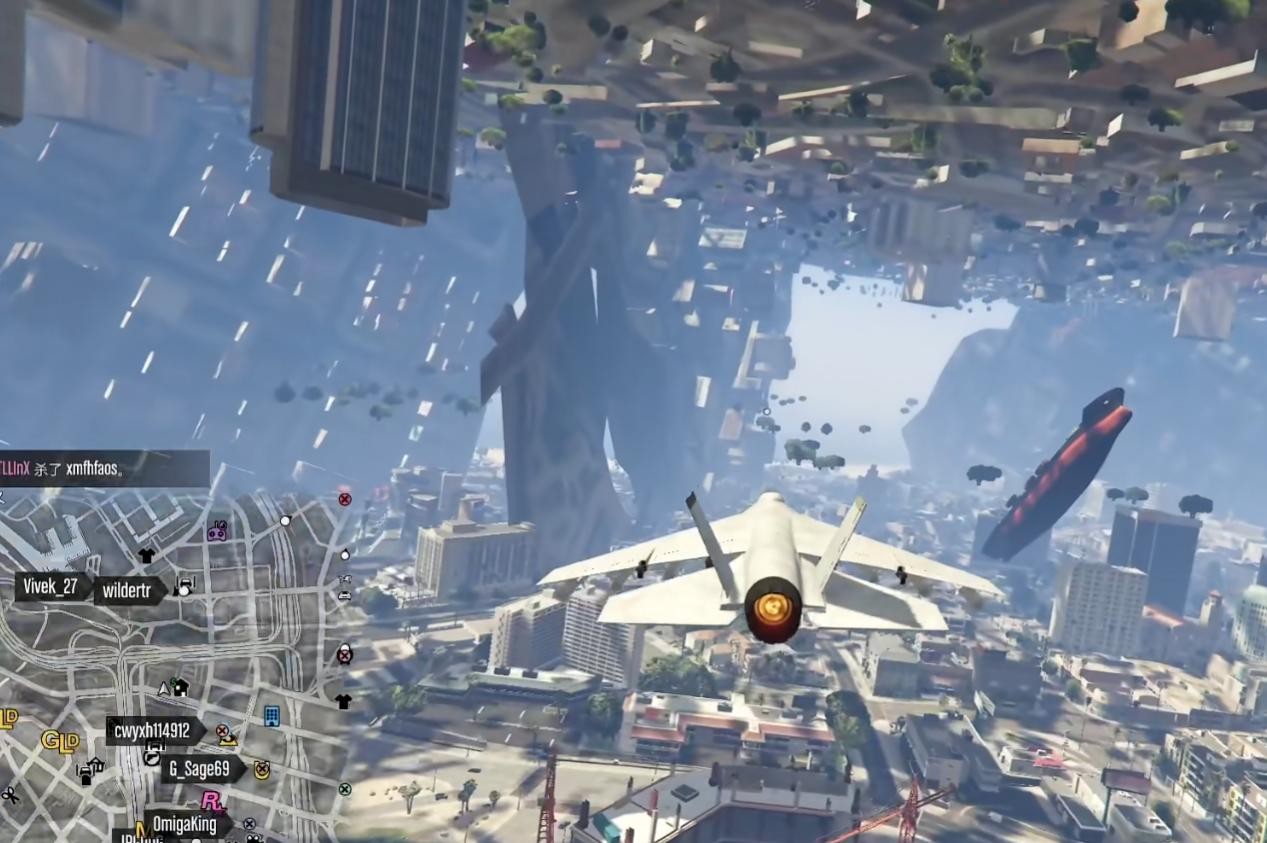Click the pink Rockstar R map marker
Viewport: 1267px width, 843px height.
click(x=212, y=801)
